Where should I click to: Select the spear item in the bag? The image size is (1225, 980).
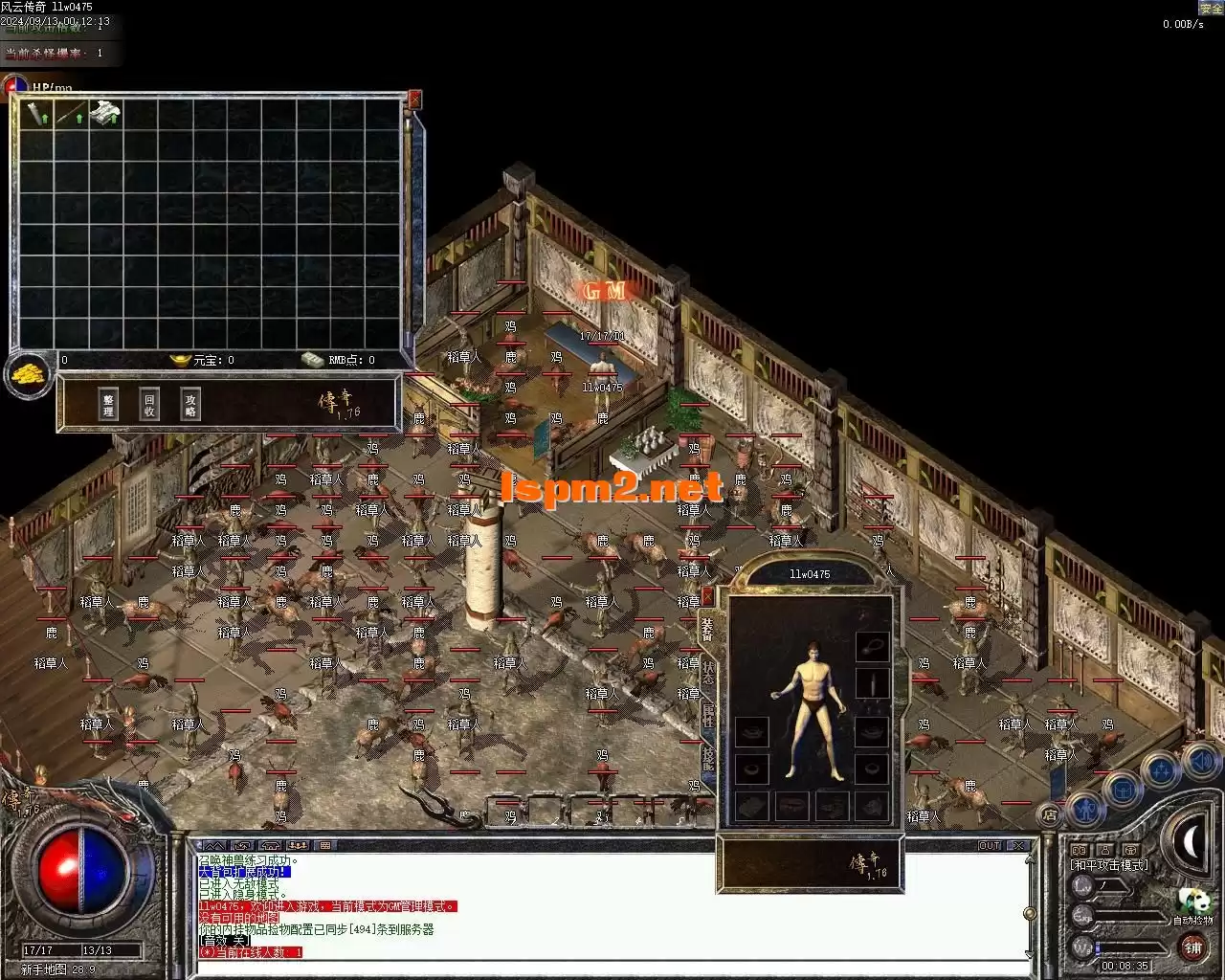(x=70, y=115)
